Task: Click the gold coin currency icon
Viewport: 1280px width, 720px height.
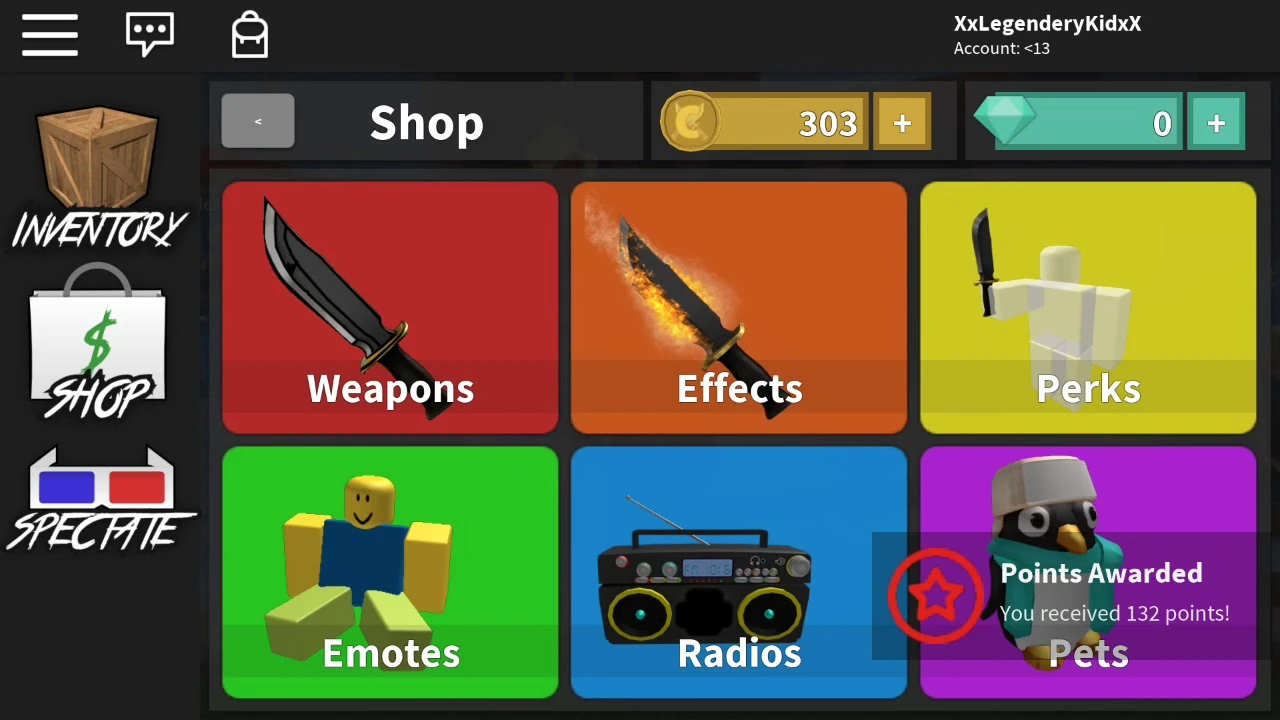Action: pos(690,122)
